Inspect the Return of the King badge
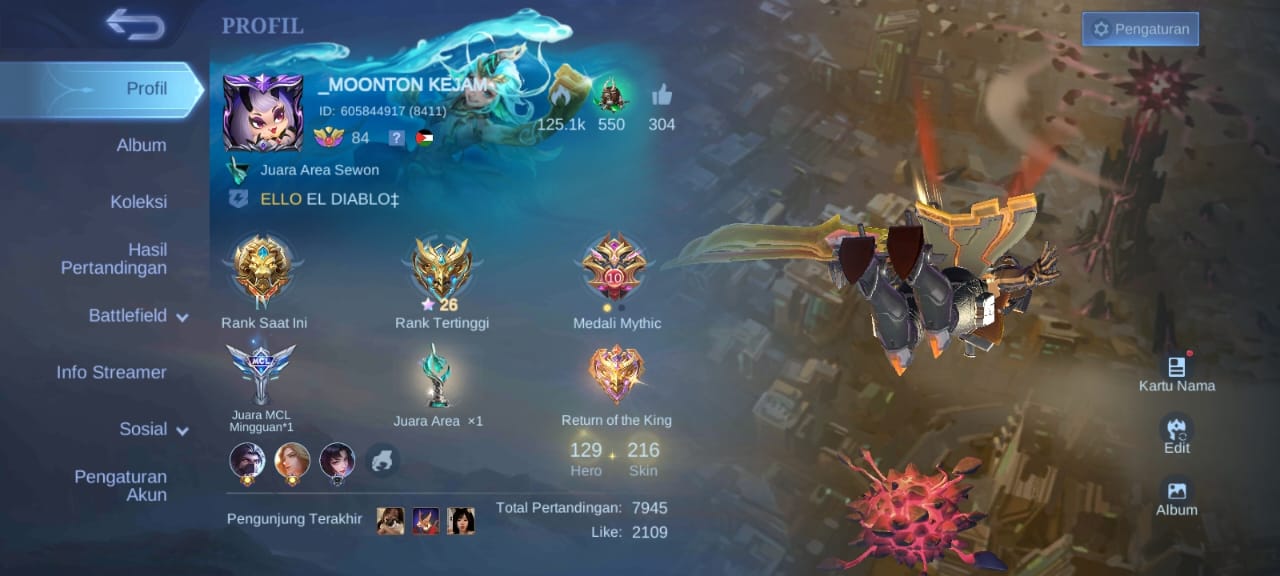 pyautogui.click(x=616, y=374)
